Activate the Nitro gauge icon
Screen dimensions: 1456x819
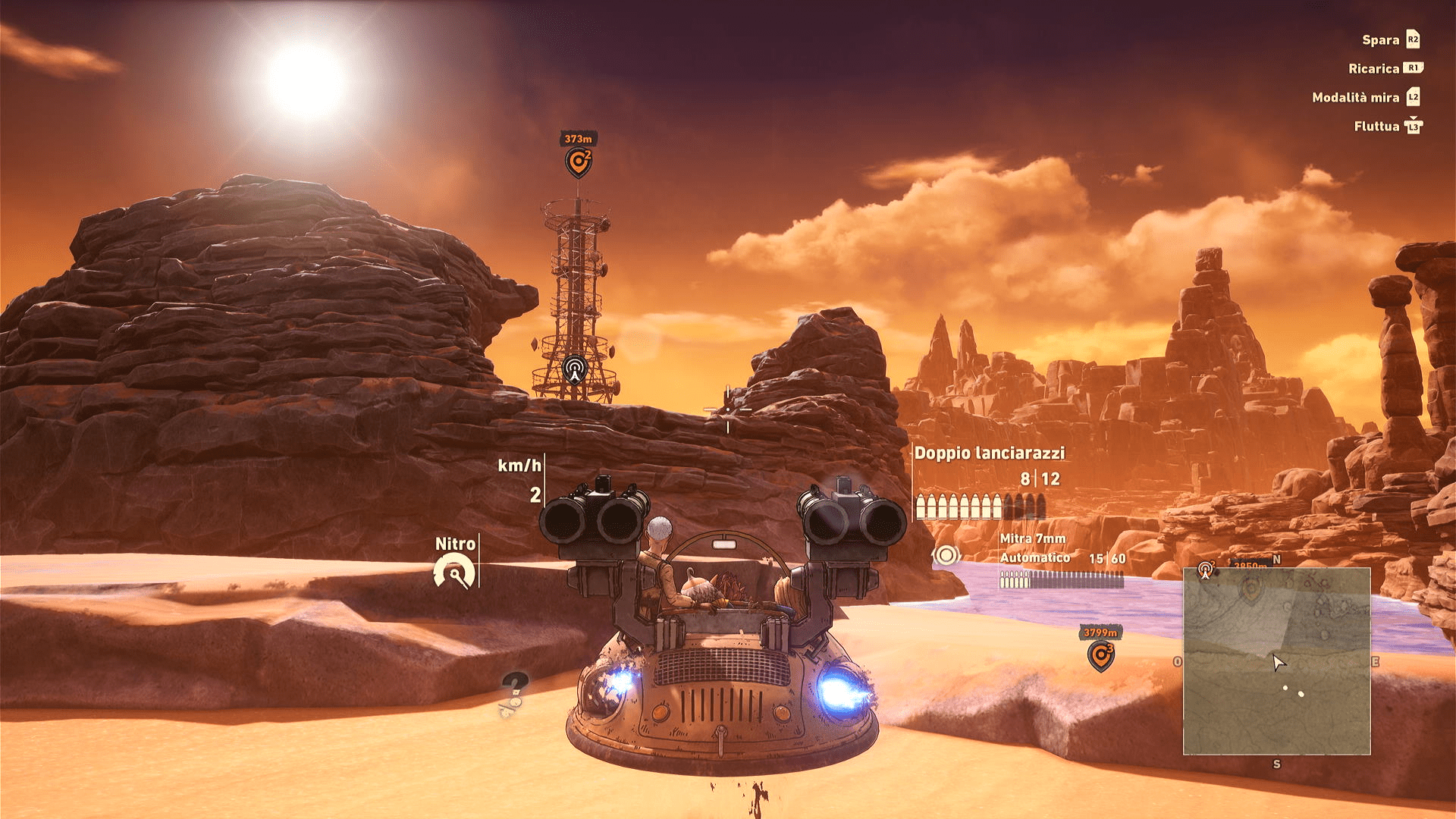[x=454, y=573]
